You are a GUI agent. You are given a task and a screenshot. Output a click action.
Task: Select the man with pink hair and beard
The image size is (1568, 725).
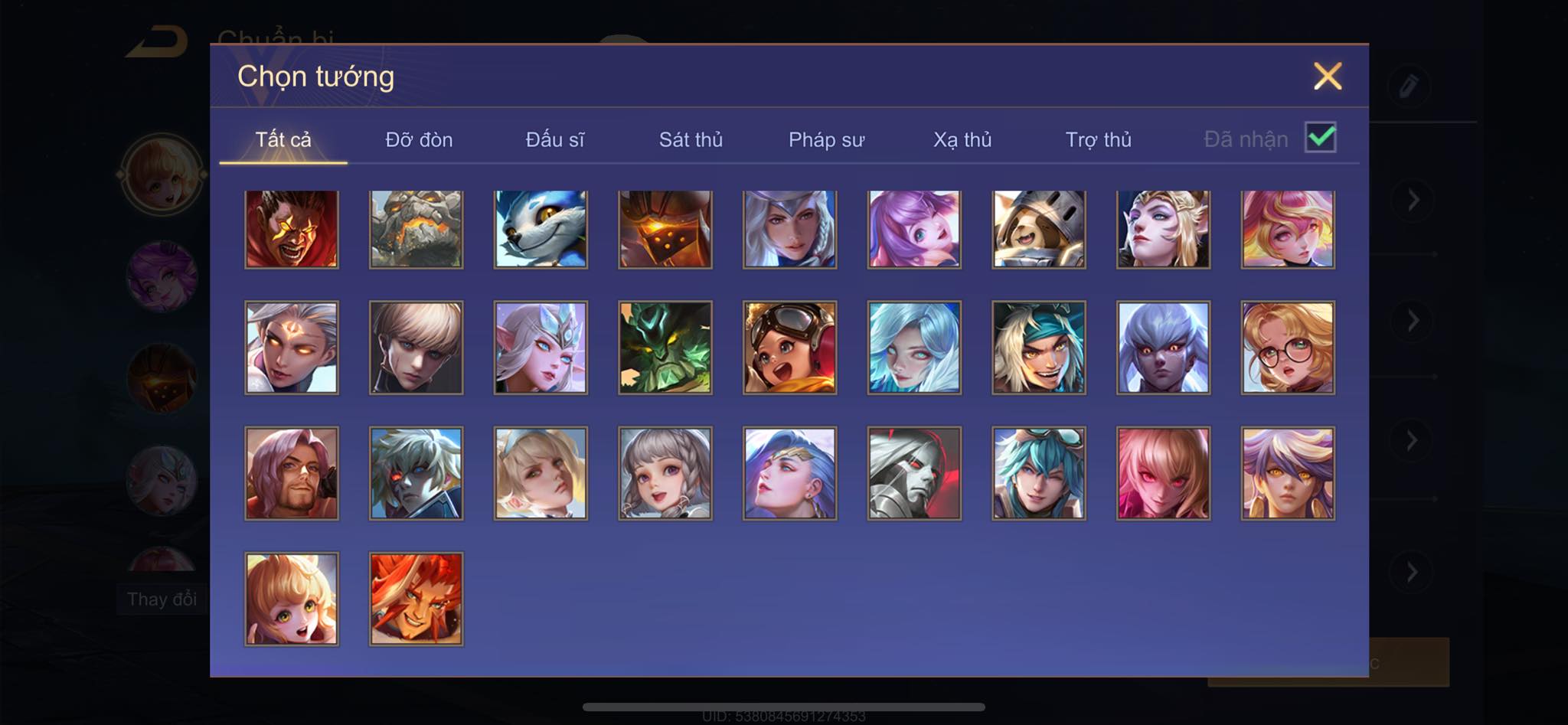coord(292,473)
